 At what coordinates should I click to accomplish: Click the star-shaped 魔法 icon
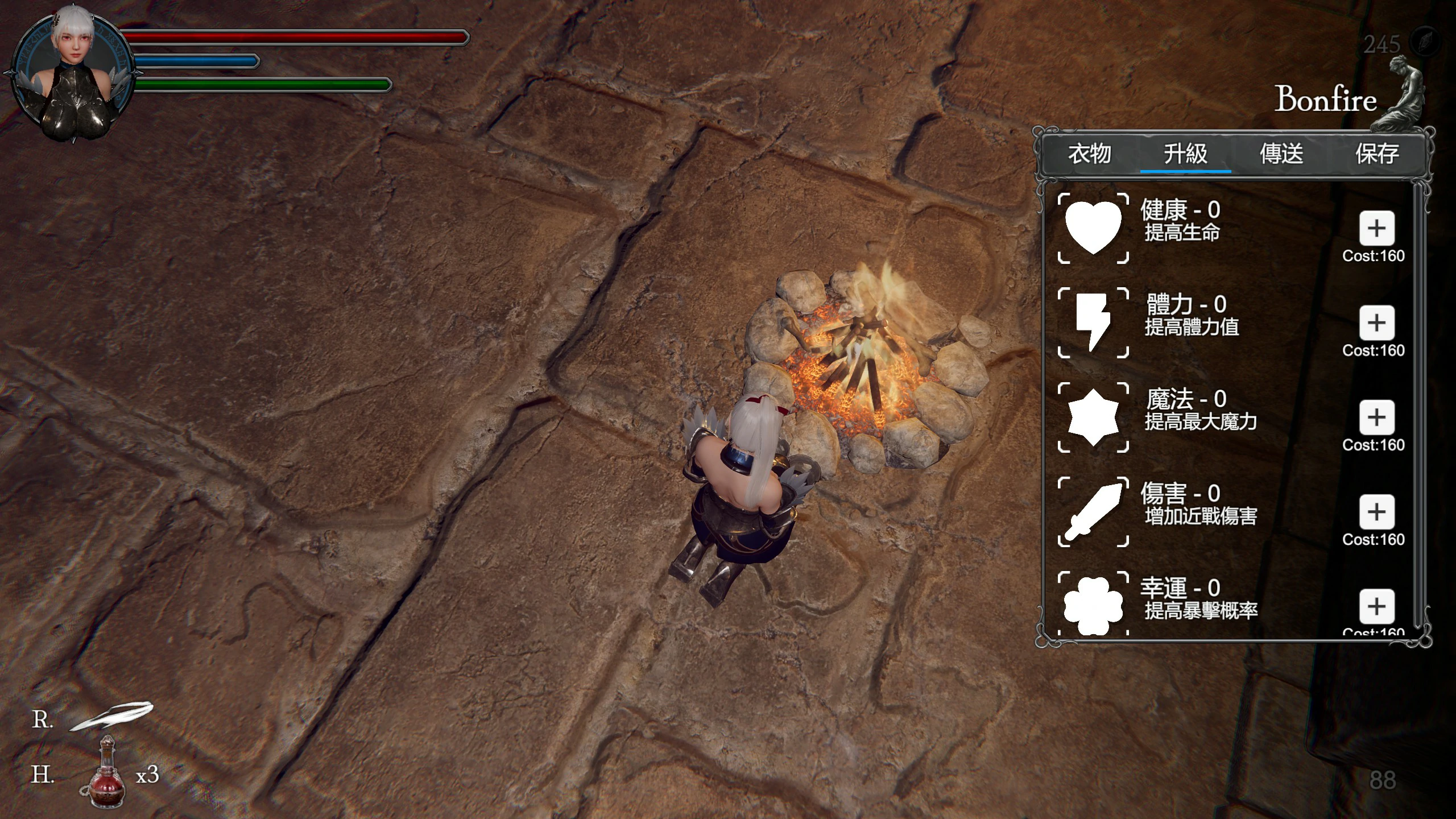click(x=1093, y=417)
